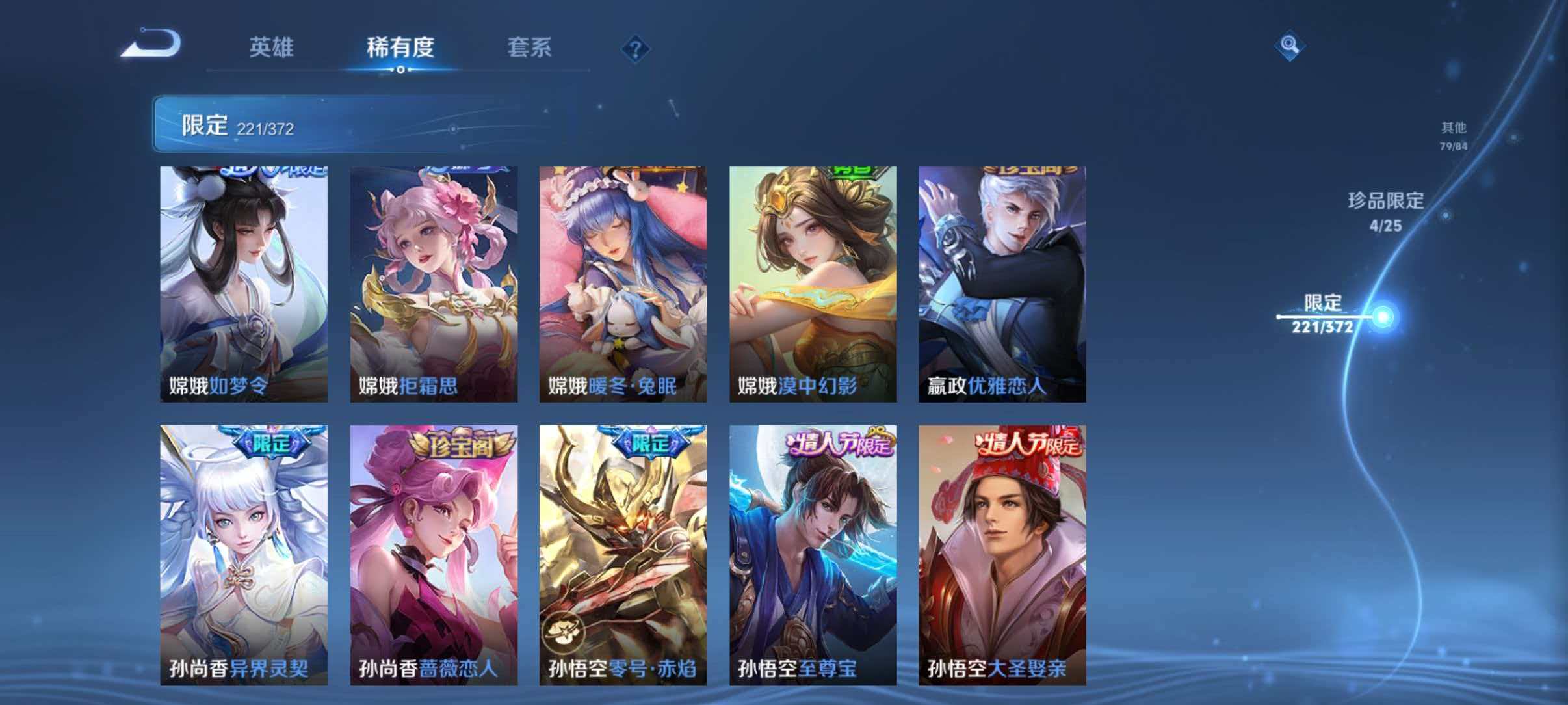
Task: Switch to the 套系 tab
Action: 530,49
